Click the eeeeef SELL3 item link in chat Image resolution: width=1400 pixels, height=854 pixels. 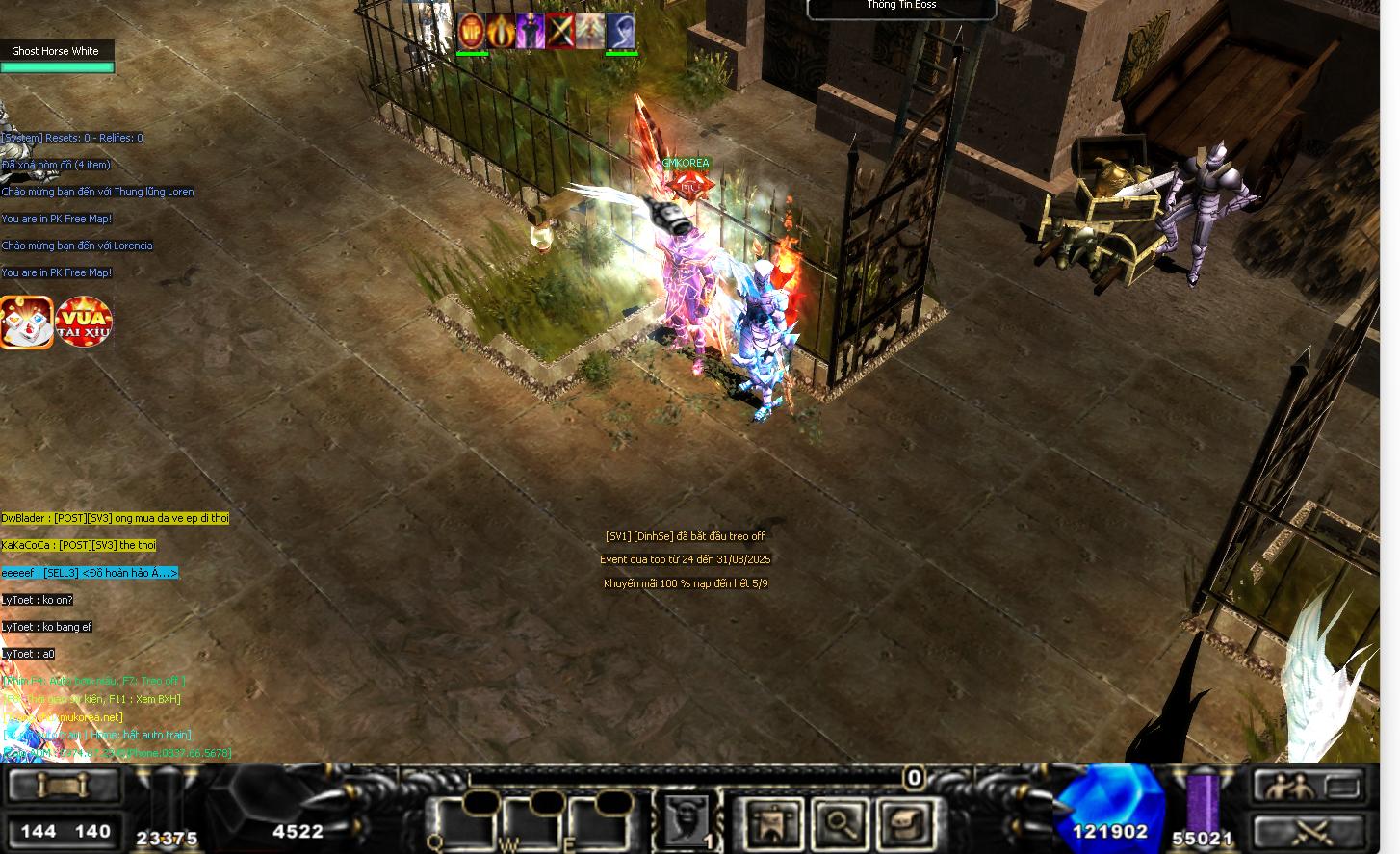click(x=90, y=573)
